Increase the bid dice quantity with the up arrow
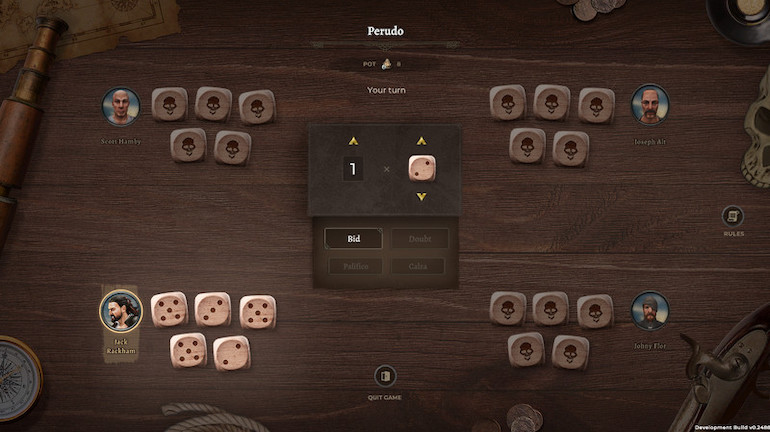Viewport: 770px width, 432px height. pos(352,141)
